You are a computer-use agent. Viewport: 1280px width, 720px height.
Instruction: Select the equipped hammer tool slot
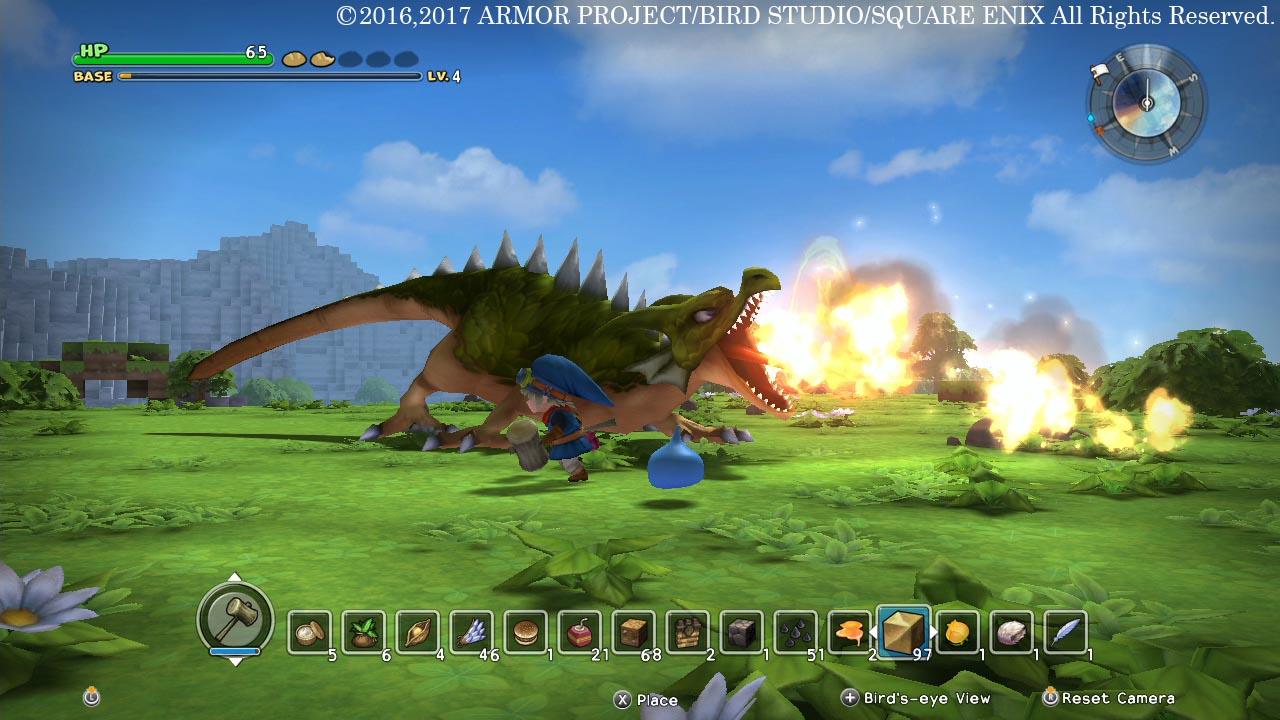[x=235, y=618]
